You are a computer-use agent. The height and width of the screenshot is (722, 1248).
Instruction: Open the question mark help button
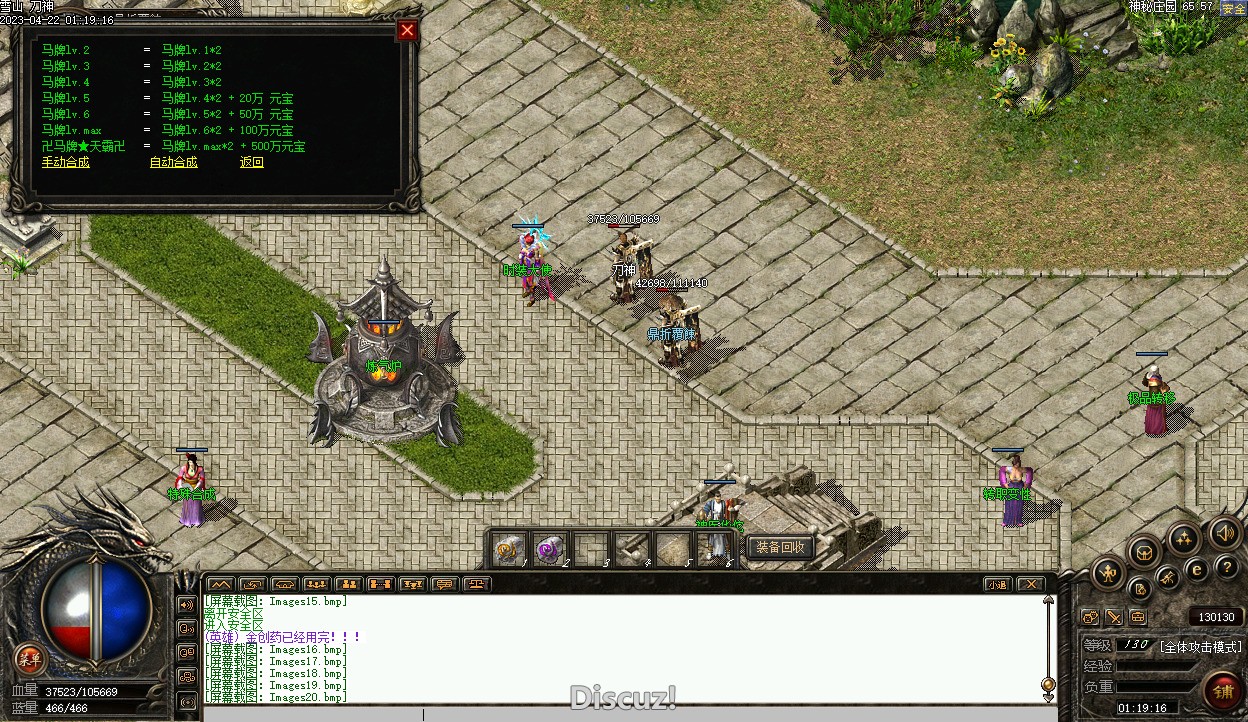coord(1225,568)
